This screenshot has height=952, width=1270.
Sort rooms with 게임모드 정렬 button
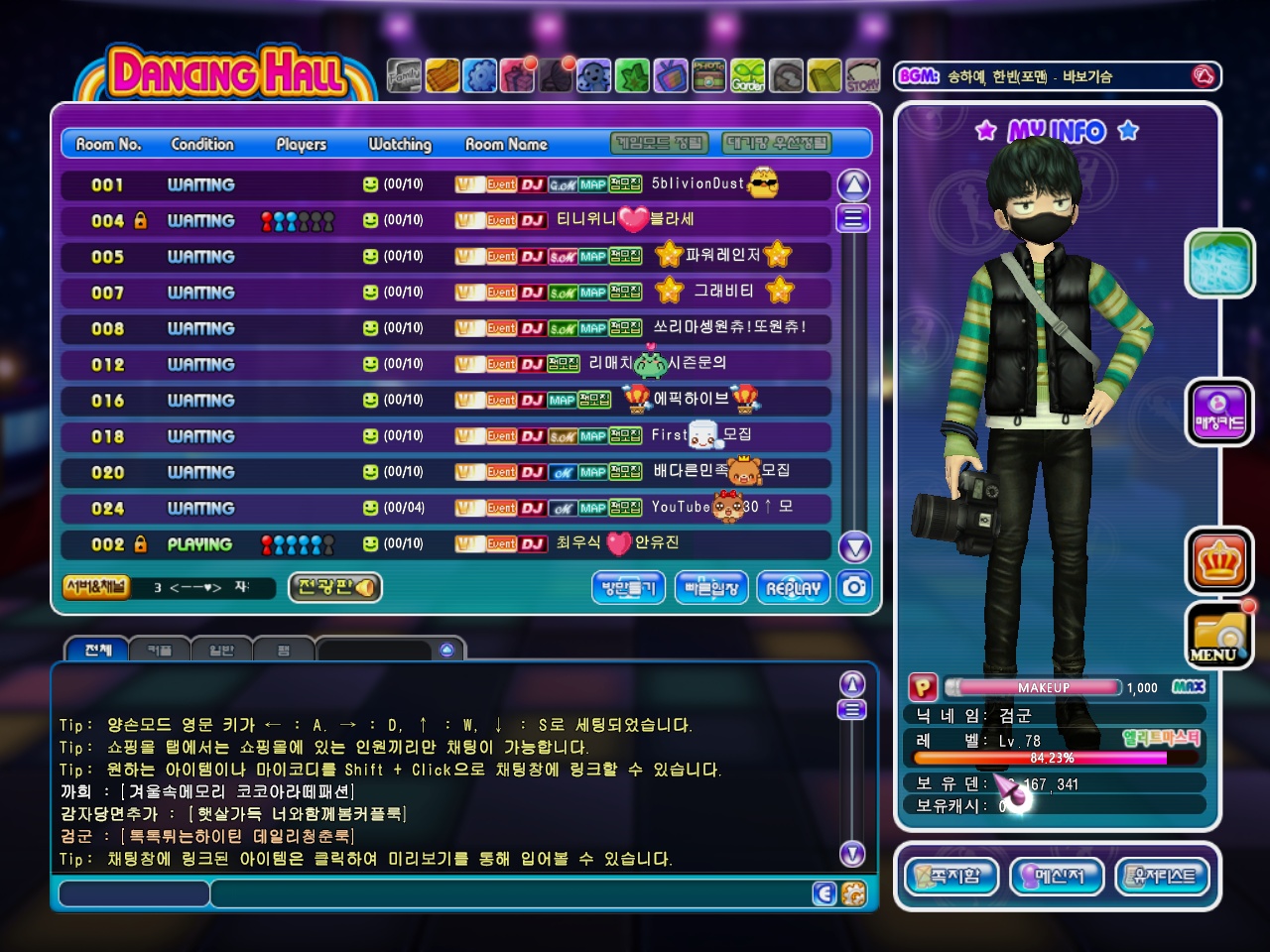pos(659,144)
